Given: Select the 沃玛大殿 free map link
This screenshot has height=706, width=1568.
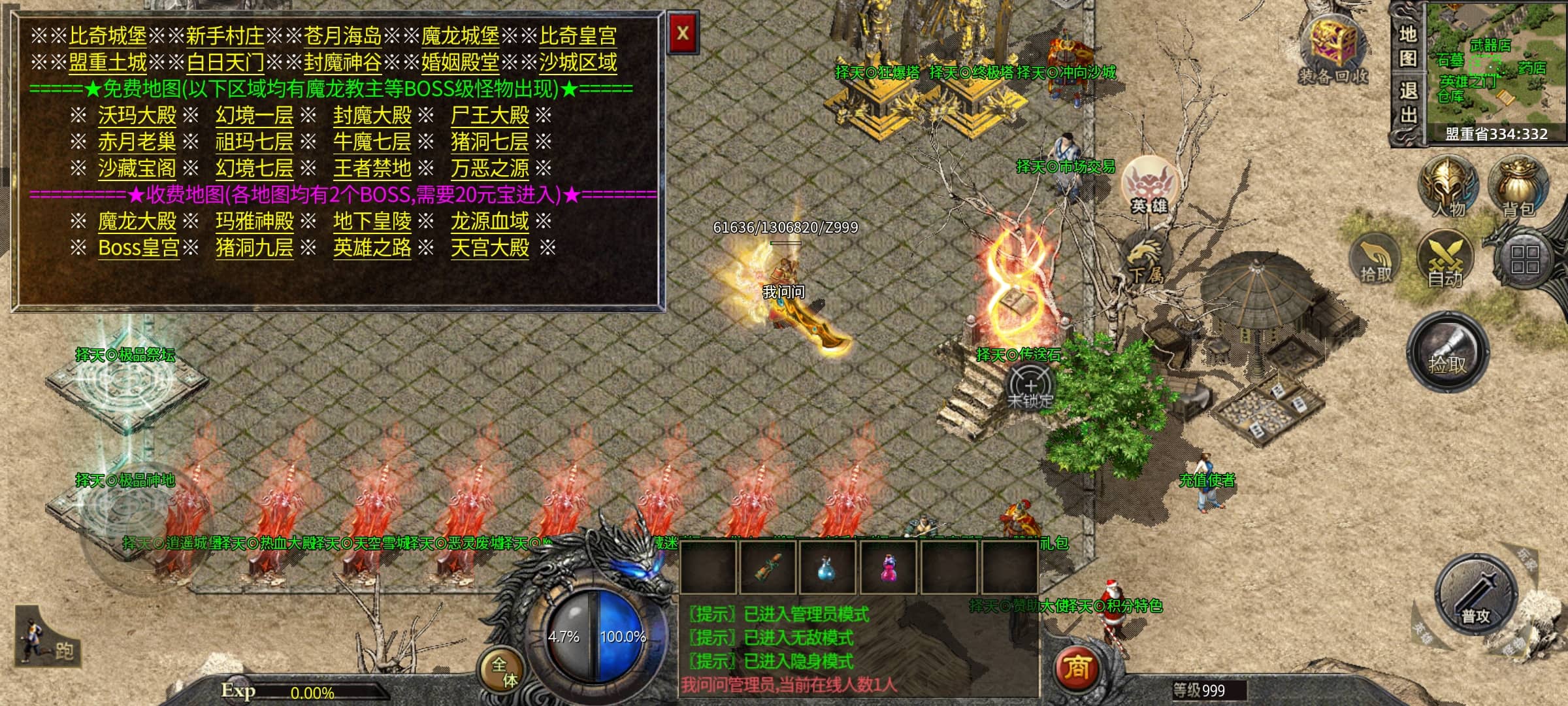Looking at the screenshot, I should coord(137,116).
